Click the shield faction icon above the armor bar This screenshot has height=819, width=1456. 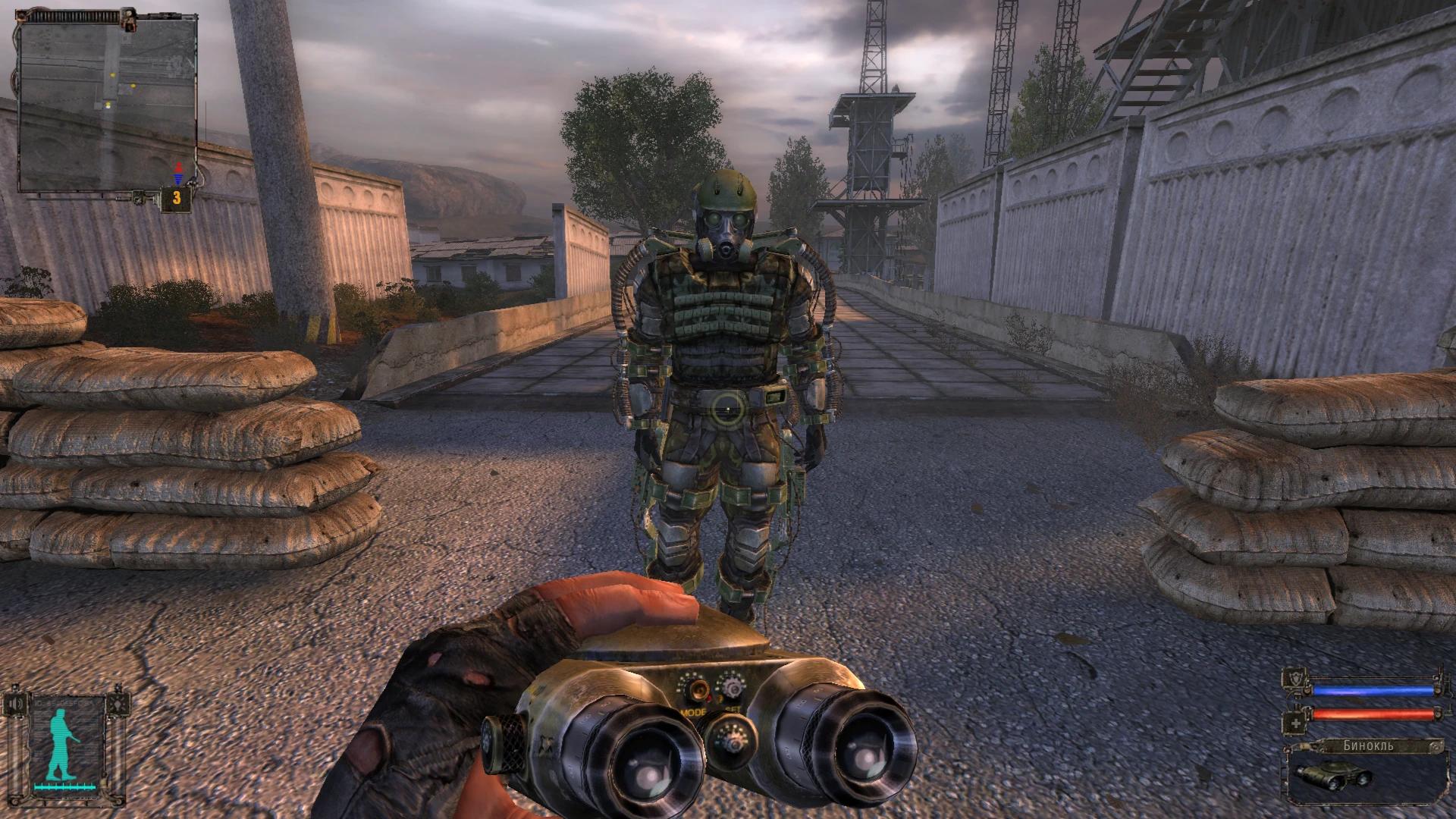click(x=1294, y=679)
